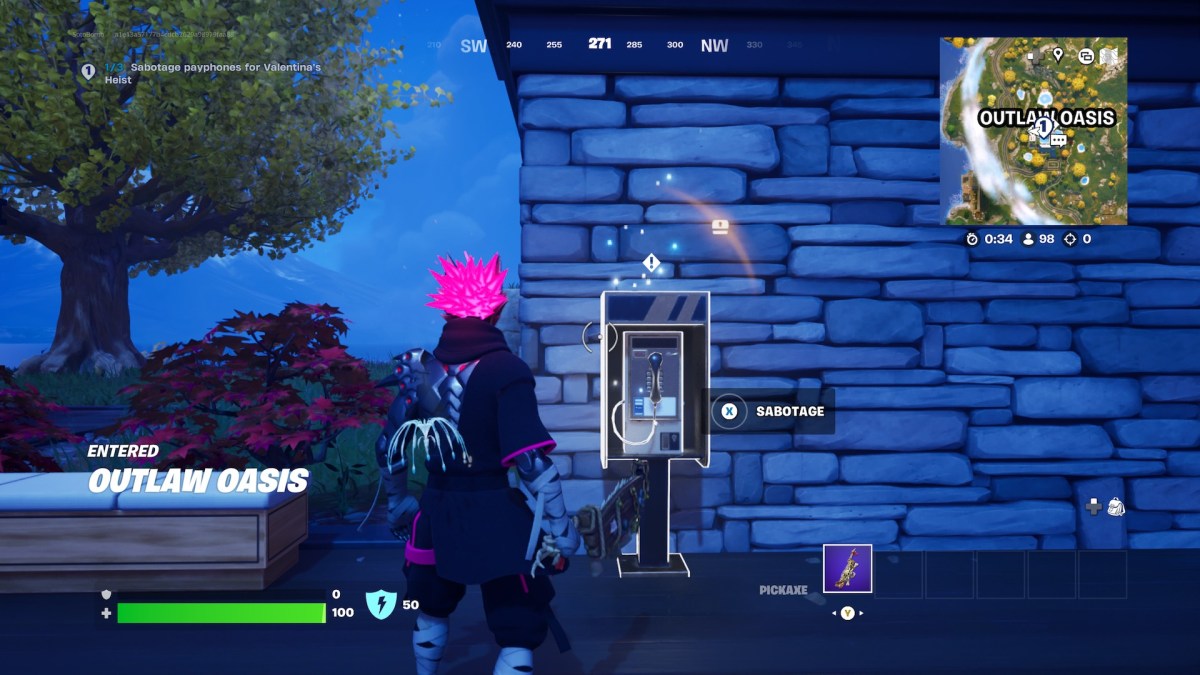Open the backpack inventory icon
1200x675 pixels.
pos(1115,507)
